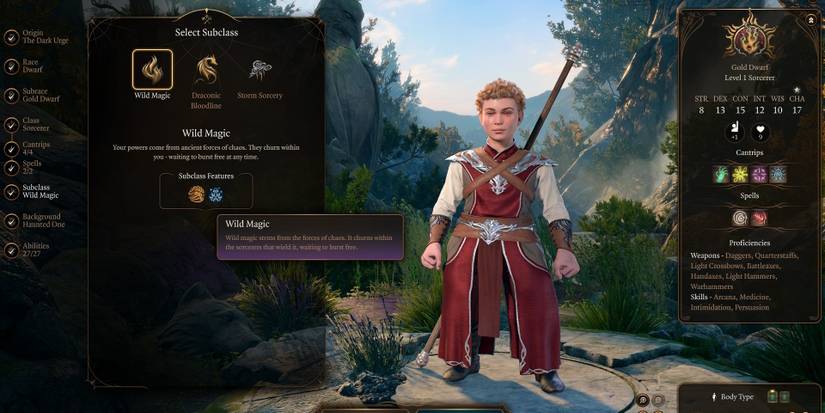Inspect the red spell icon
Screen dimensions: 825x413
point(759,218)
